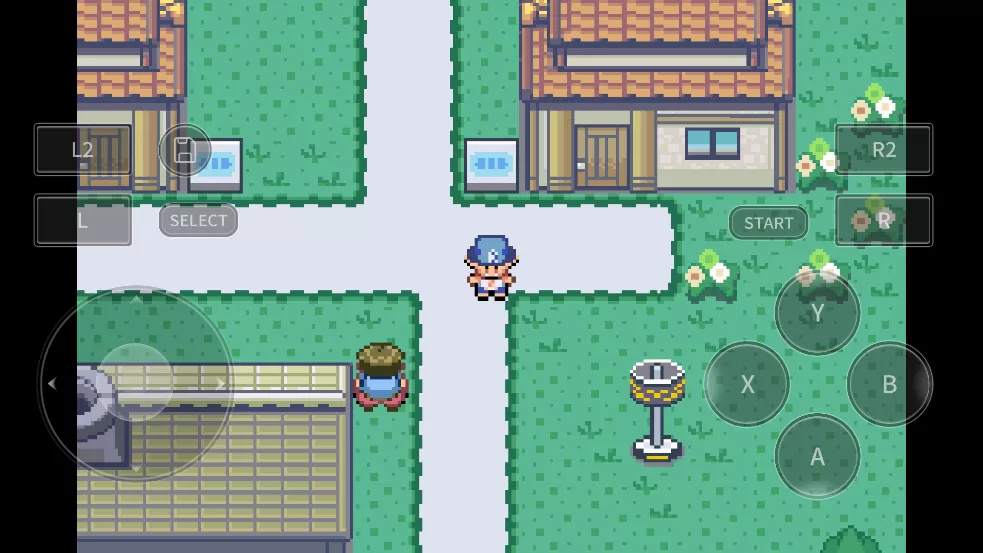Tap the A face button
Viewport: 983px width, 553px height.
(x=817, y=456)
